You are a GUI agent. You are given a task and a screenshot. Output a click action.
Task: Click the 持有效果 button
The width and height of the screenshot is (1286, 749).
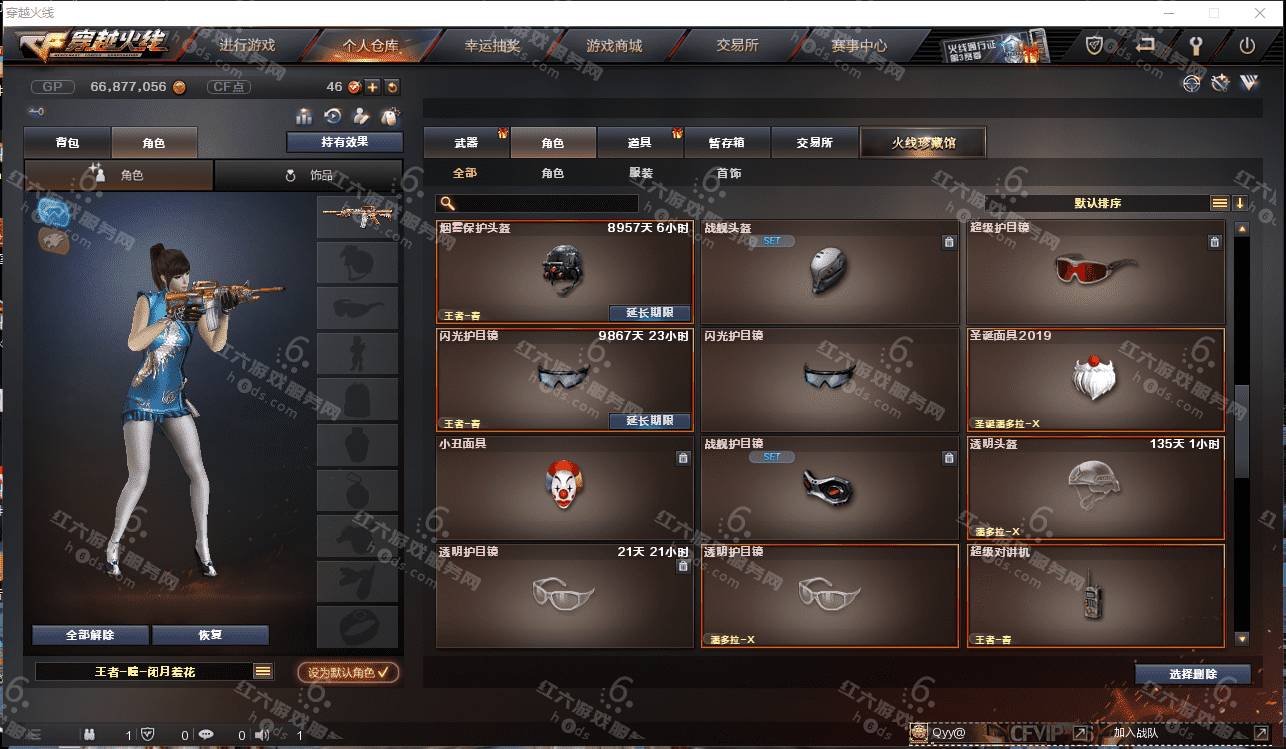(345, 142)
